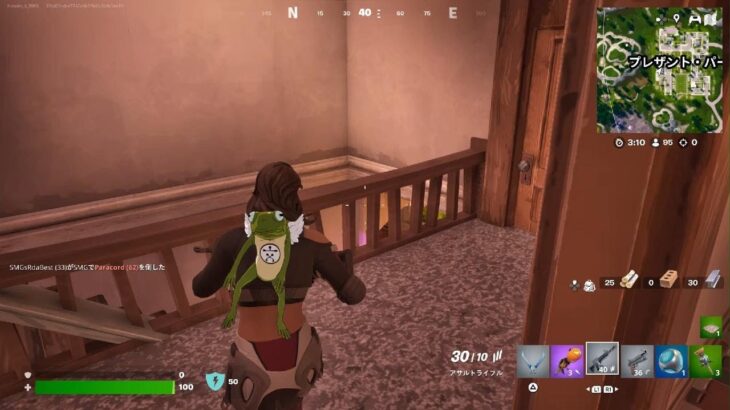Select the harvesting pickaxe slot
Image resolution: width=730 pixels, height=410 pixels.
pos(533,361)
